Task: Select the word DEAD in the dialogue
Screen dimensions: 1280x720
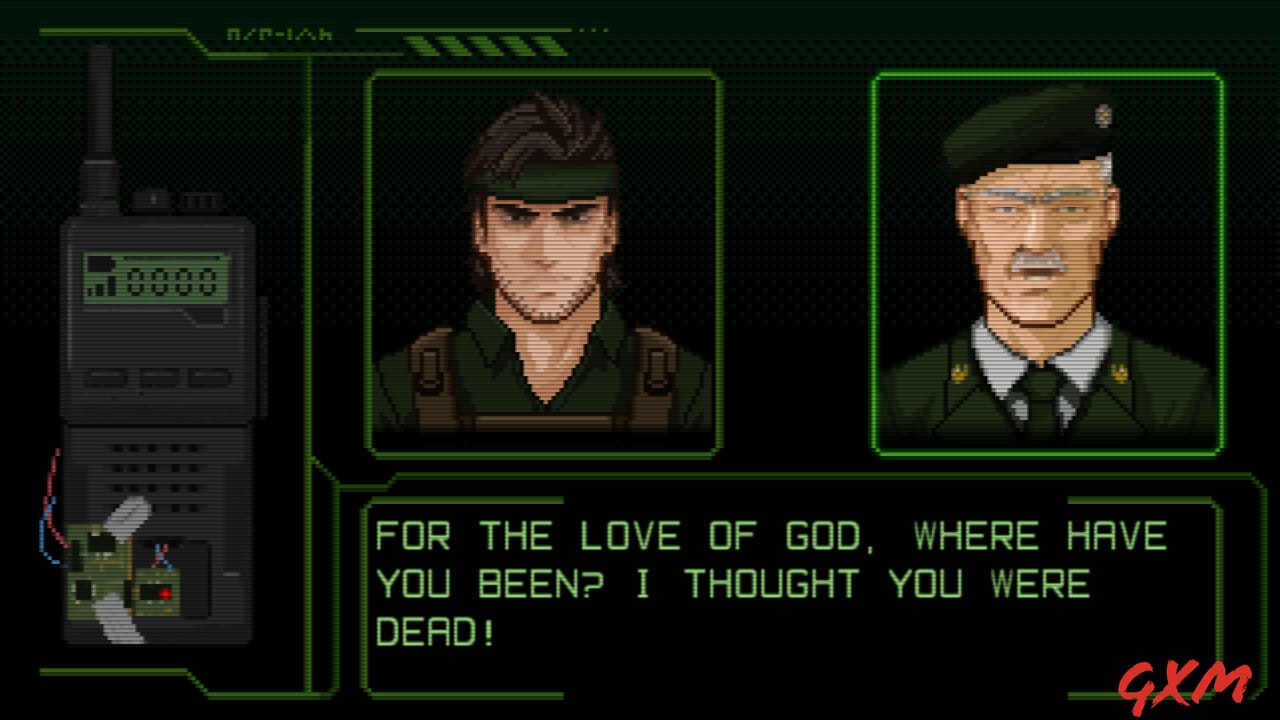Action: 425,630
